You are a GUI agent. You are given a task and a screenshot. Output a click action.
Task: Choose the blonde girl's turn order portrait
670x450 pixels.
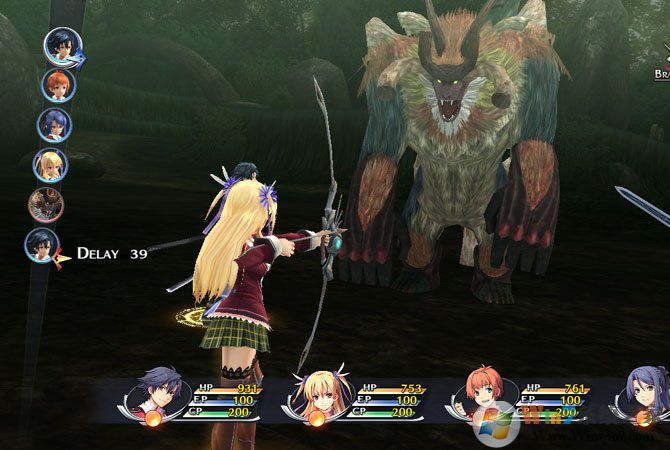[x=49, y=164]
